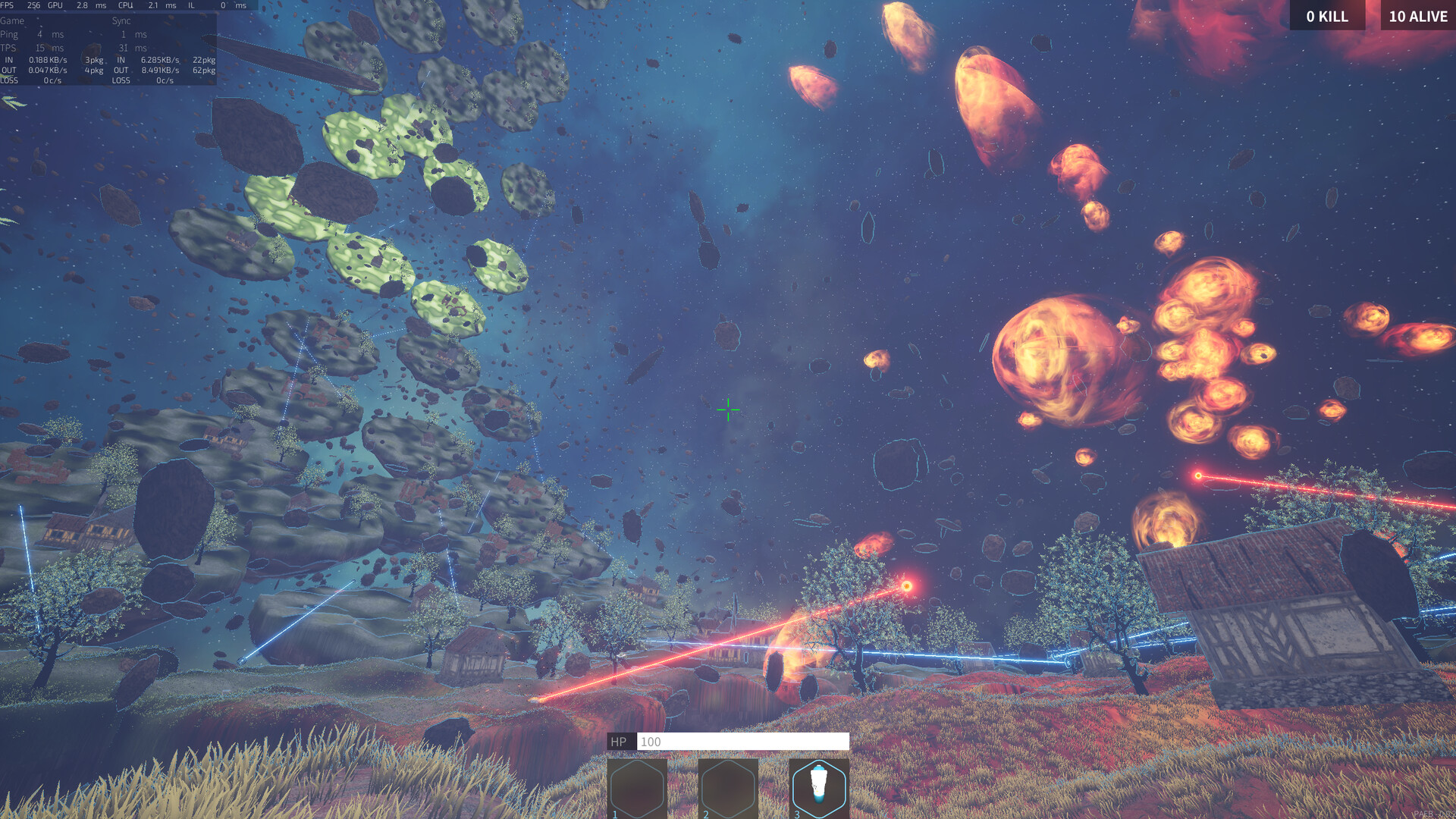The height and width of the screenshot is (819, 1456).
Task: Expand the network IN statistics entry
Action: click(45, 59)
